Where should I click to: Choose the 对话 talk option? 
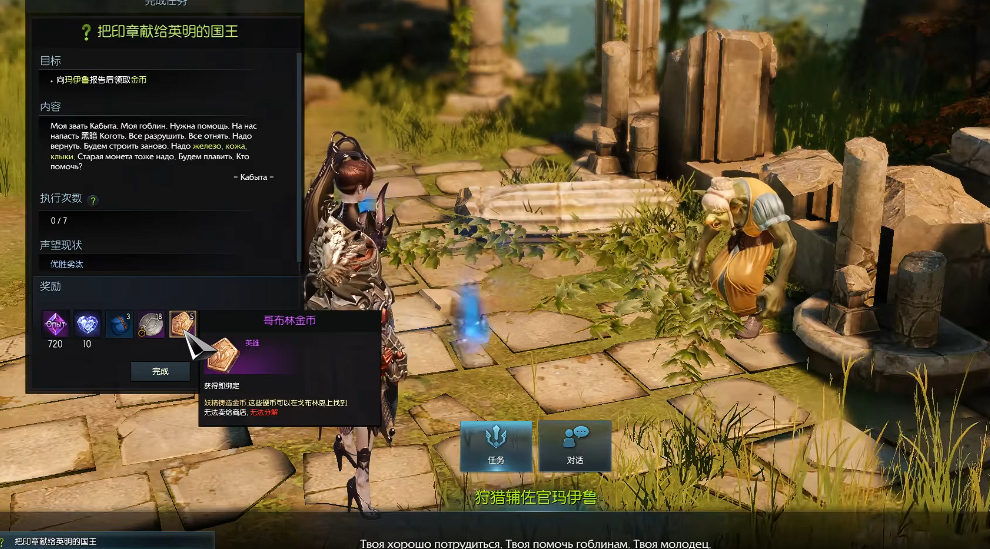[574, 445]
